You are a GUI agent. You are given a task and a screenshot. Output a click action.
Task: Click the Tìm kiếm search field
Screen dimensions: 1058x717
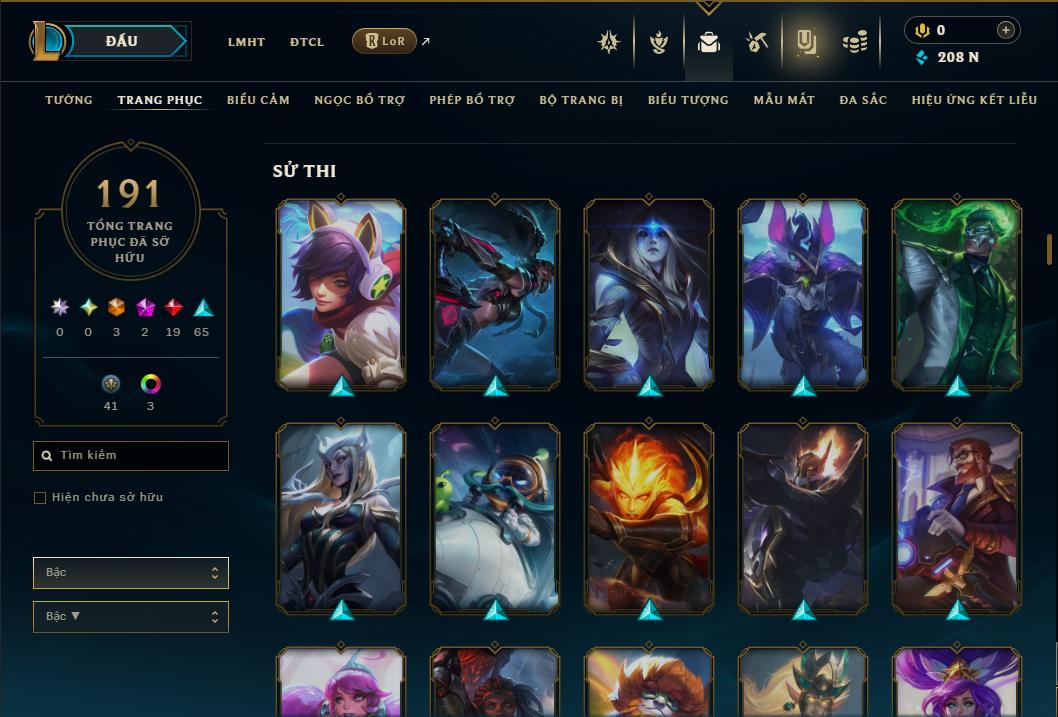[x=131, y=456]
